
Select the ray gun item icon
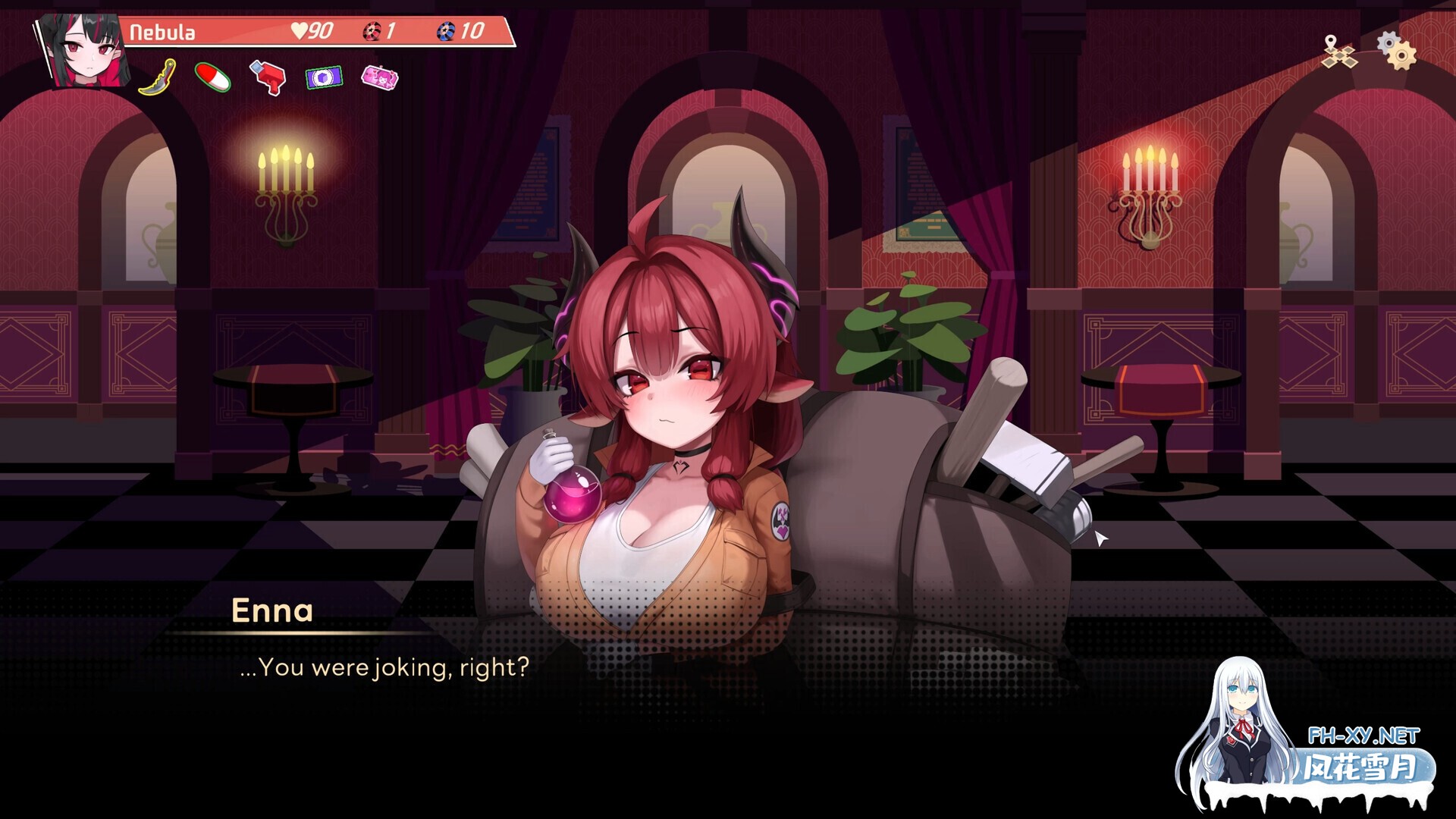pyautogui.click(x=269, y=80)
